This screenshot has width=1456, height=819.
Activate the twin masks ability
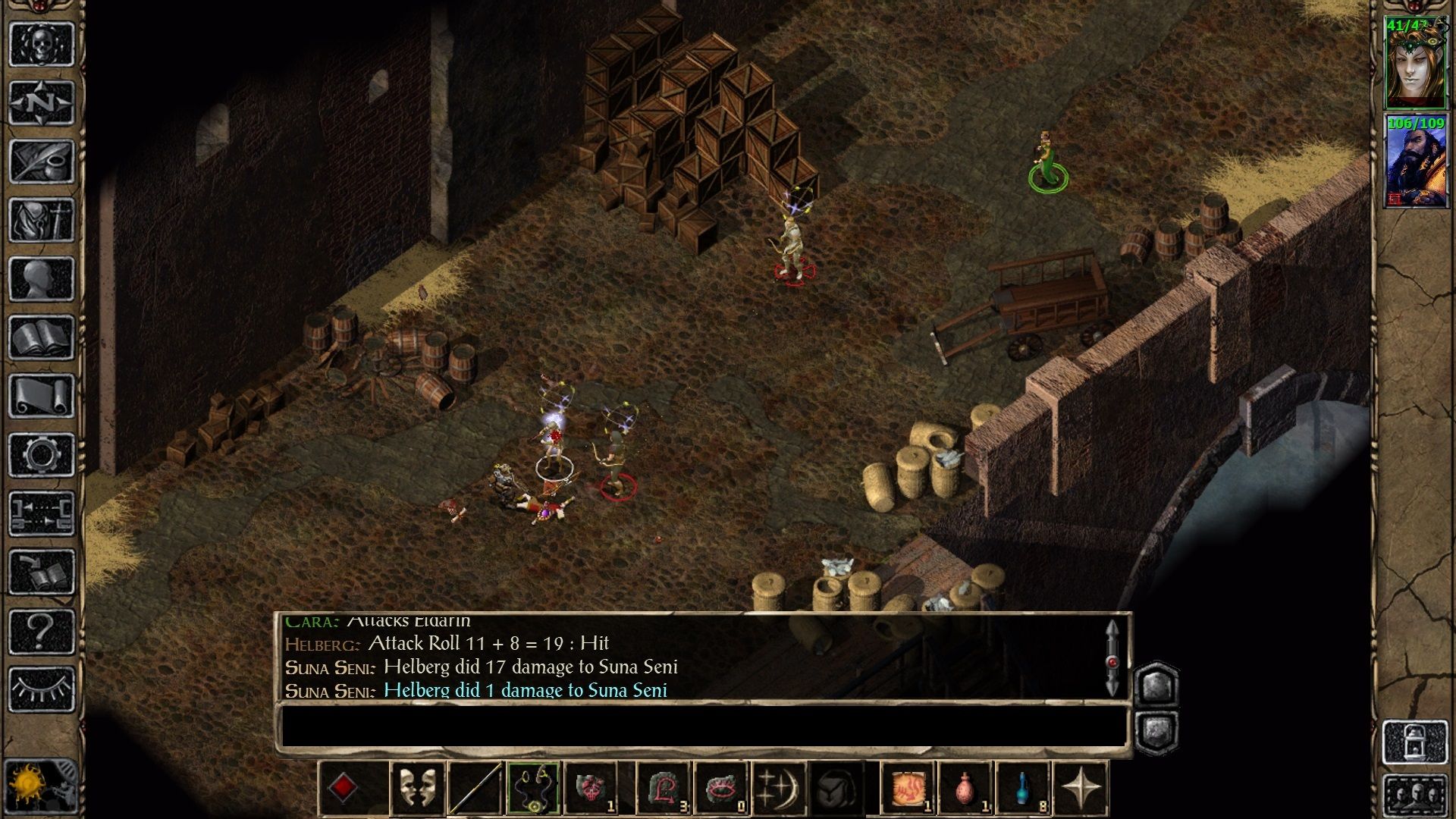click(417, 788)
